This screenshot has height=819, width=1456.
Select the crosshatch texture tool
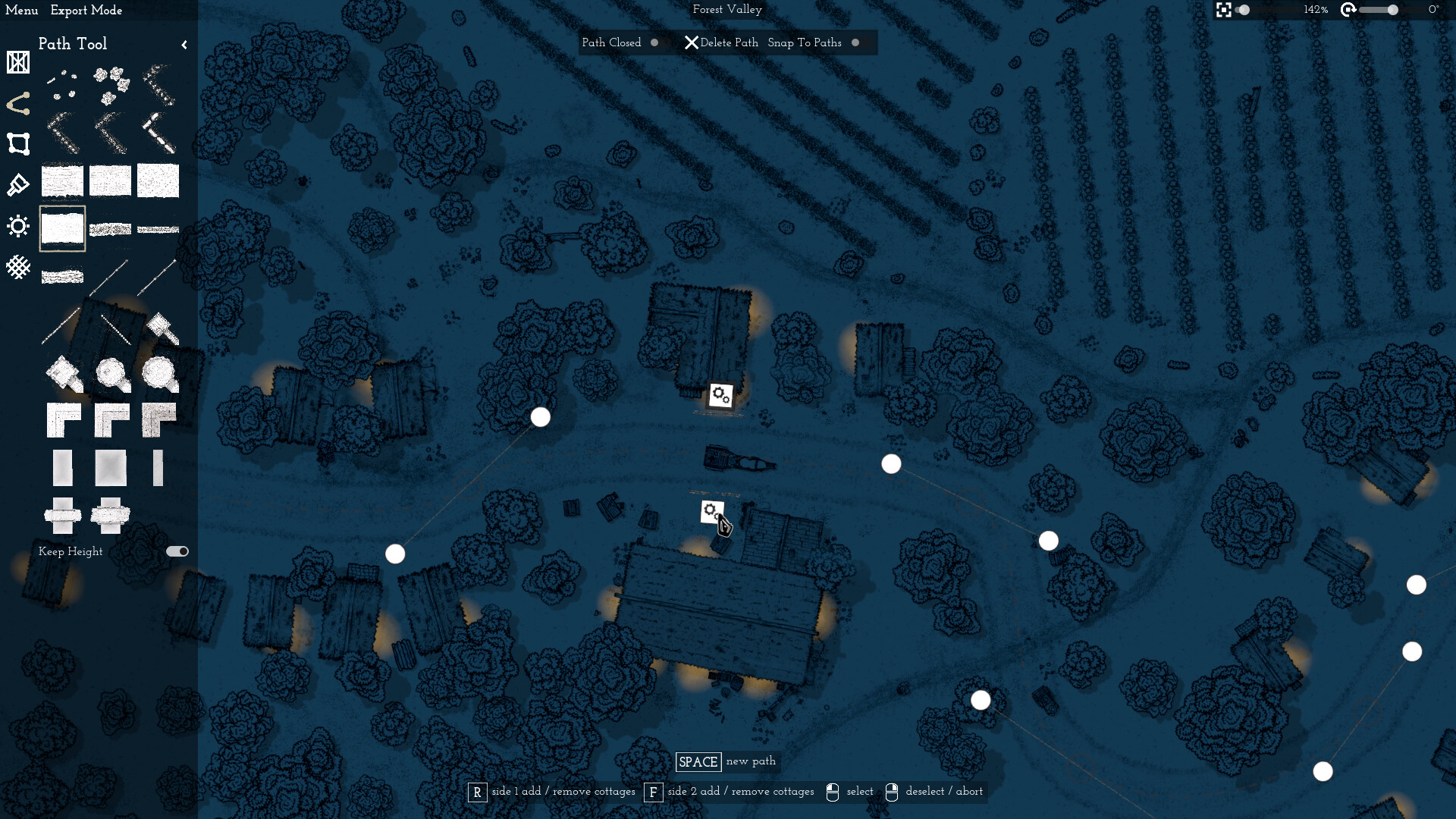pyautogui.click(x=18, y=267)
